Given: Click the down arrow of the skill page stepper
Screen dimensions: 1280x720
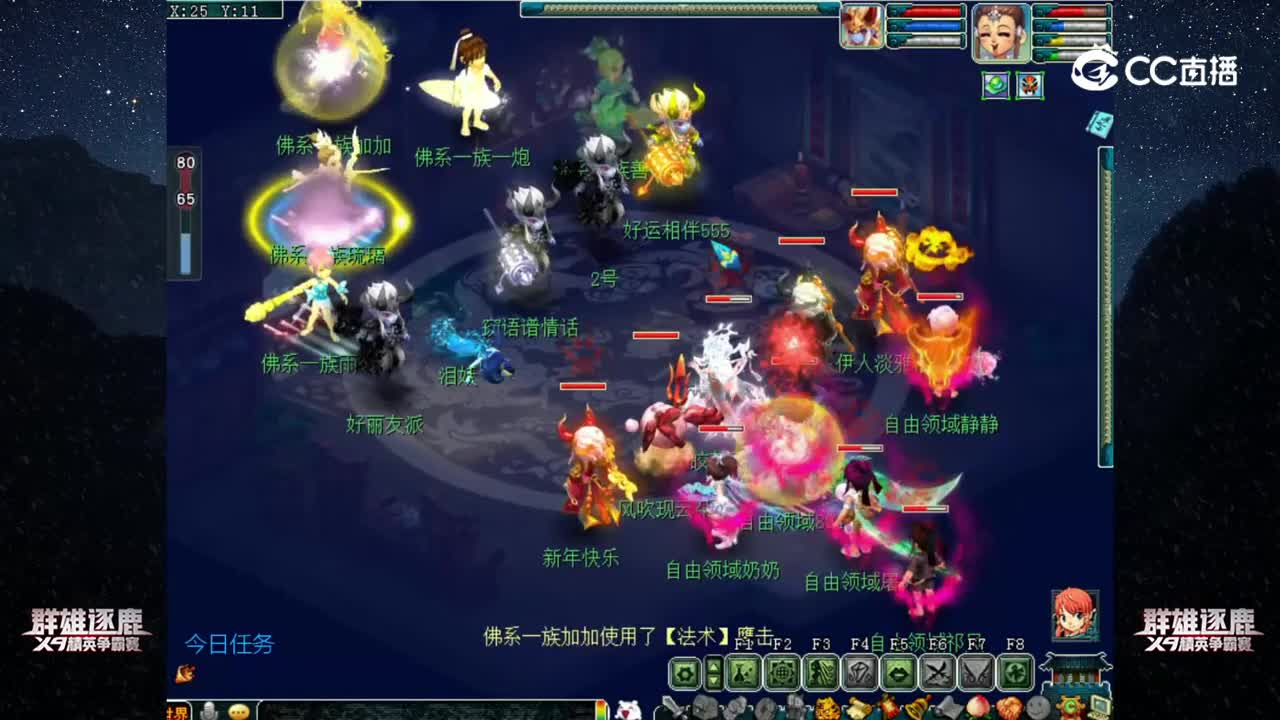Looking at the screenshot, I should point(712,680).
